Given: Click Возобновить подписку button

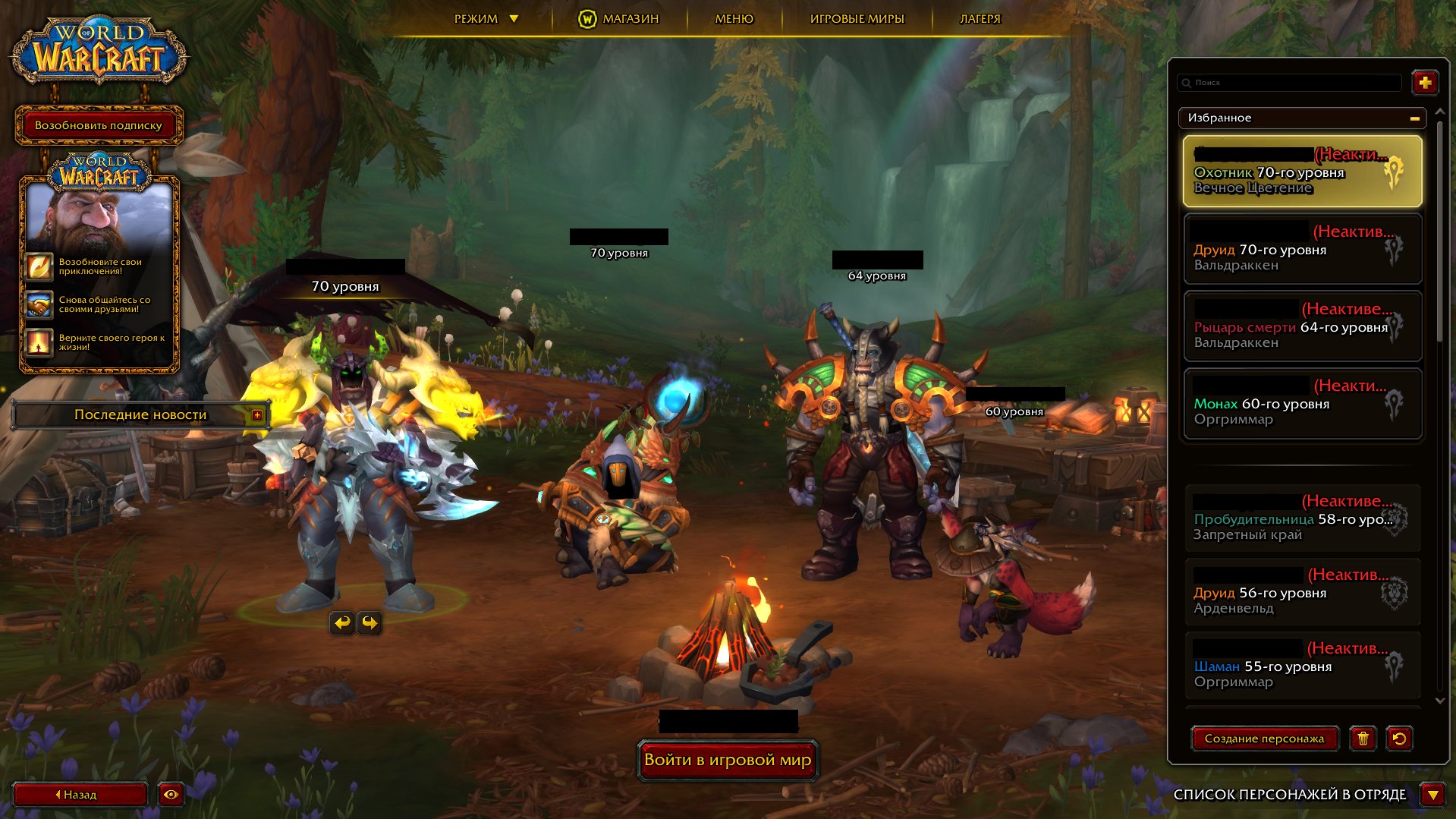Looking at the screenshot, I should [x=99, y=125].
